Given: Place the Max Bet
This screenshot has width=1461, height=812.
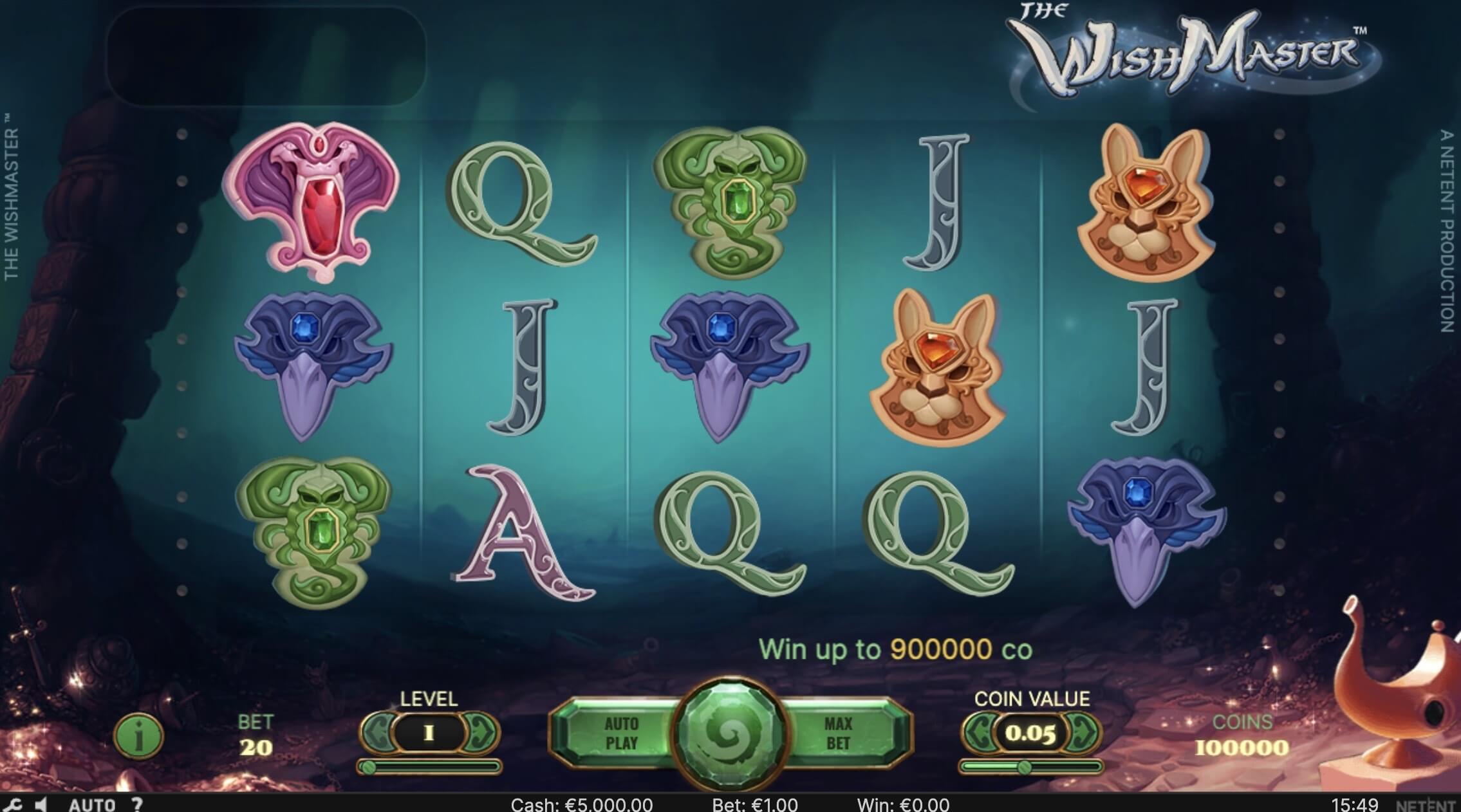Looking at the screenshot, I should 837,734.
